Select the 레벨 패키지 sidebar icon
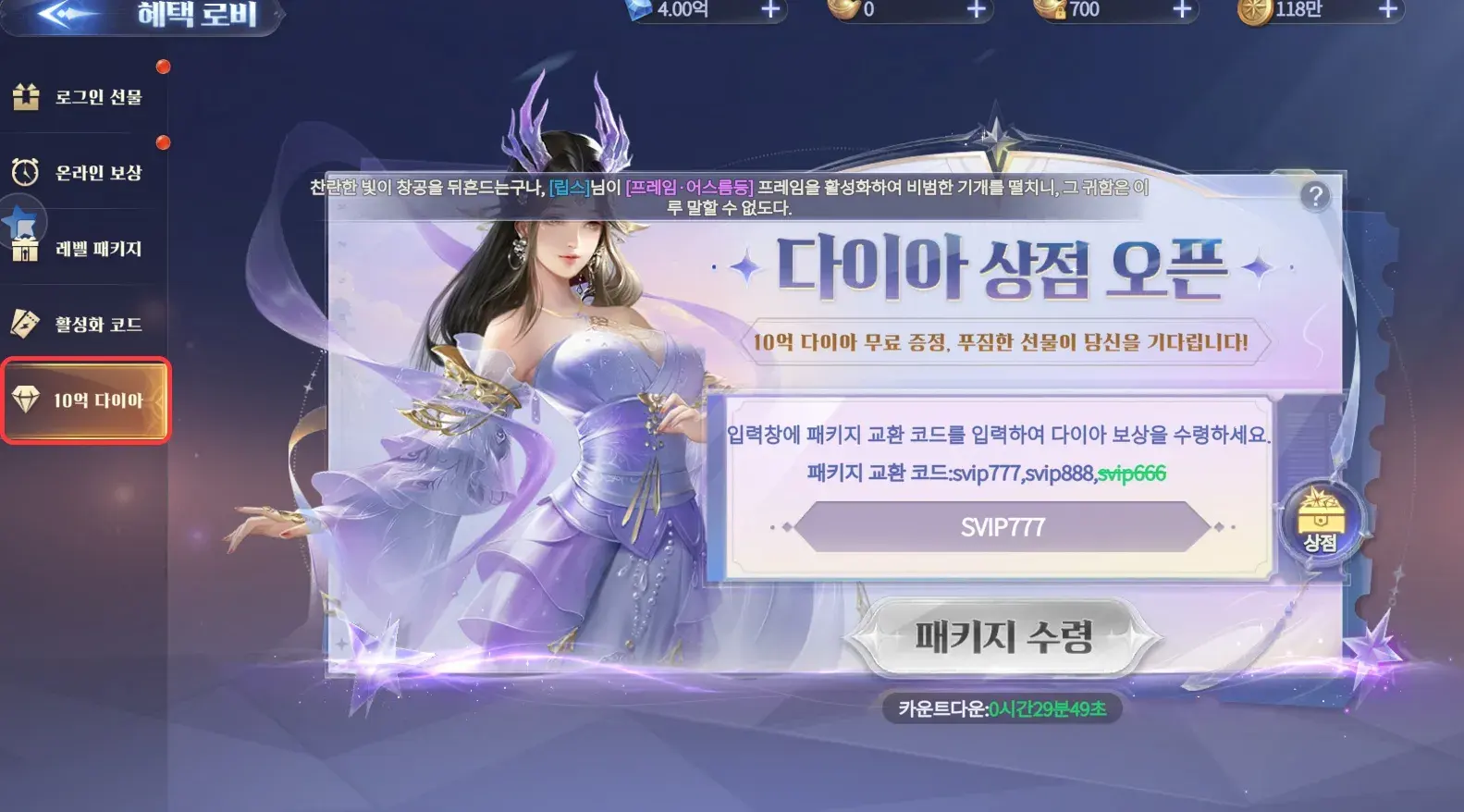Image resolution: width=1464 pixels, height=812 pixels. click(25, 247)
